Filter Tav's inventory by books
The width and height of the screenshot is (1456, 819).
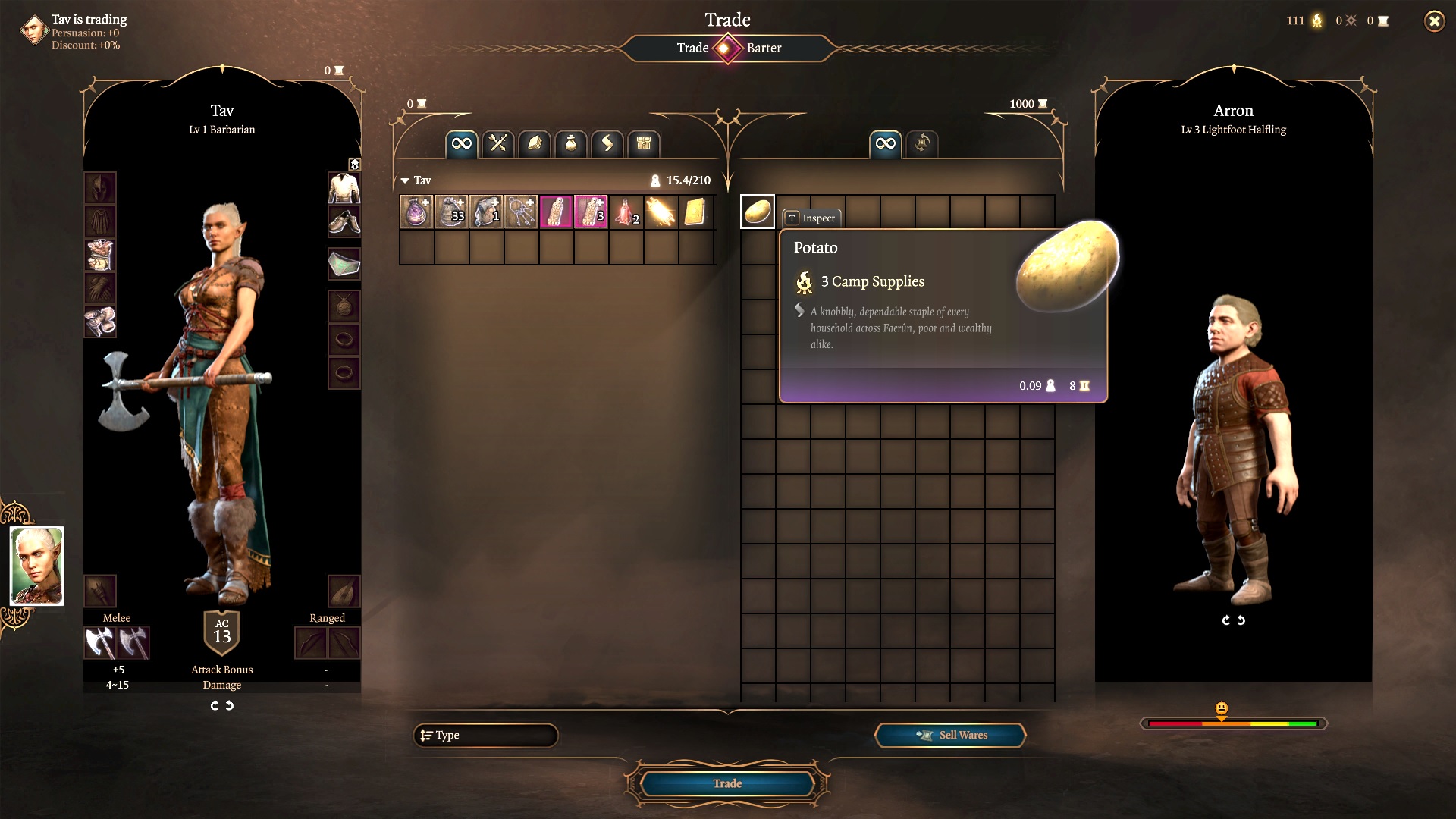tap(535, 143)
